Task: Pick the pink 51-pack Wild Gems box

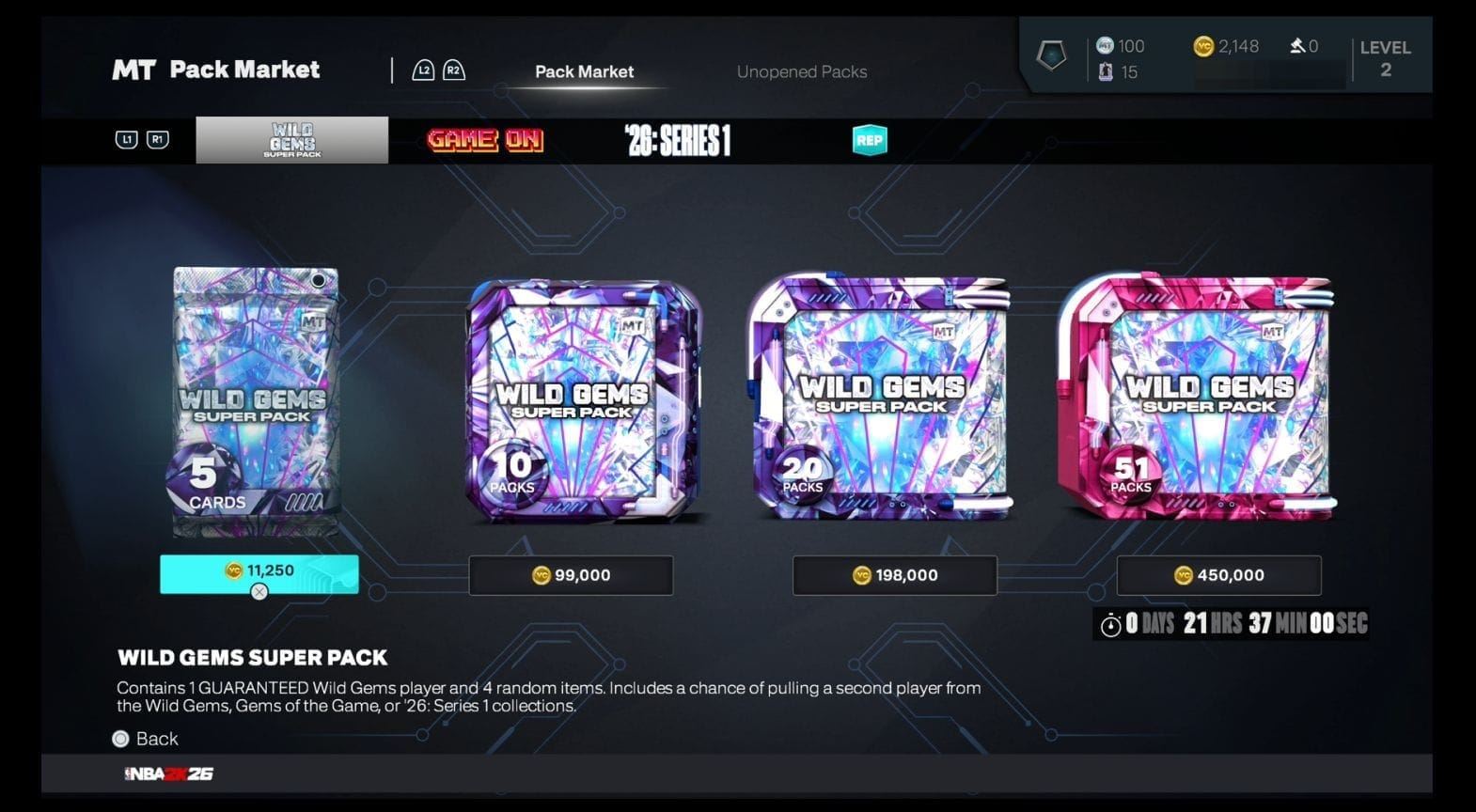Action: [x=1197, y=398]
